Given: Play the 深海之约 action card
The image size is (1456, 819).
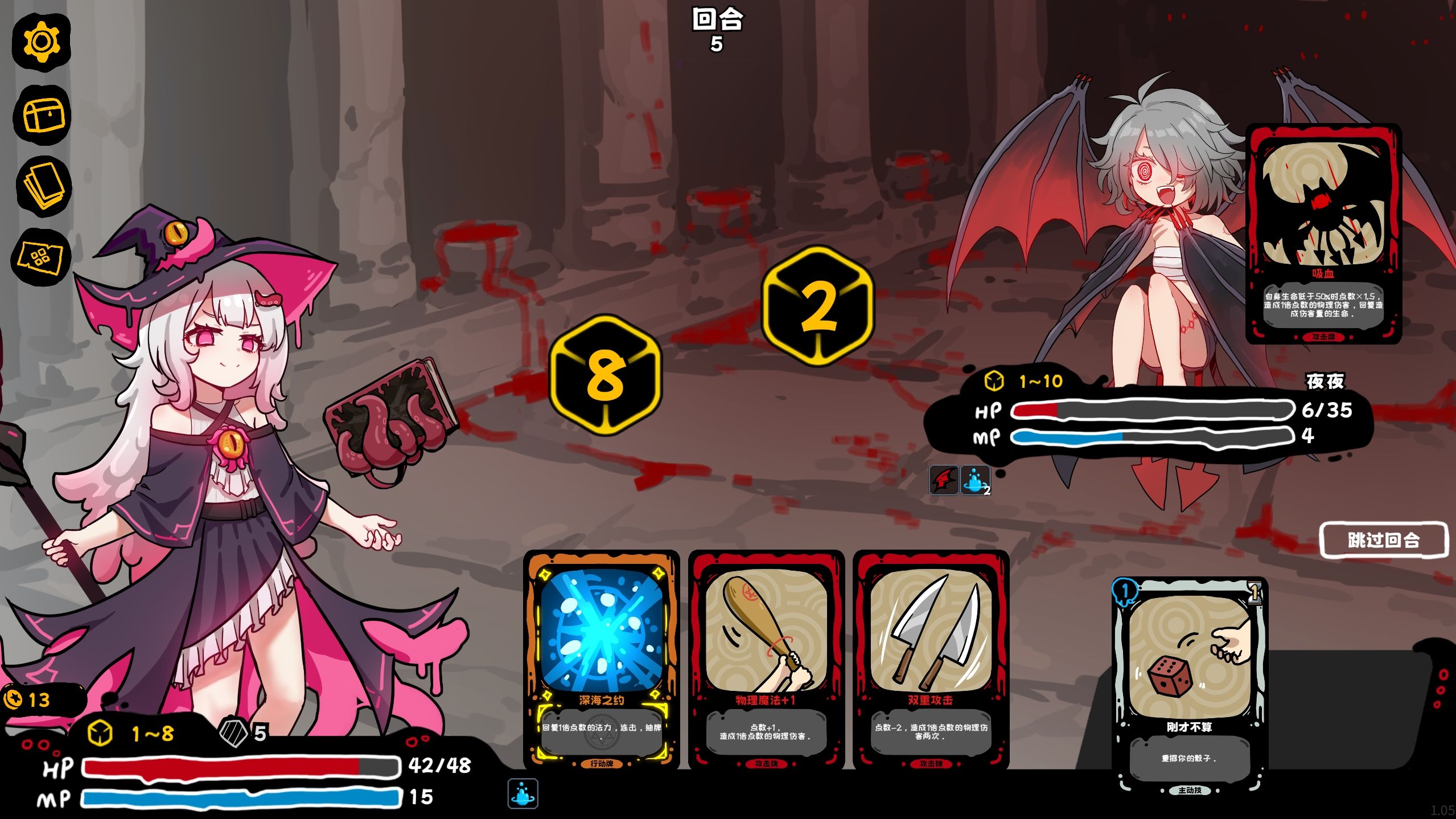Looking at the screenshot, I should tap(601, 659).
